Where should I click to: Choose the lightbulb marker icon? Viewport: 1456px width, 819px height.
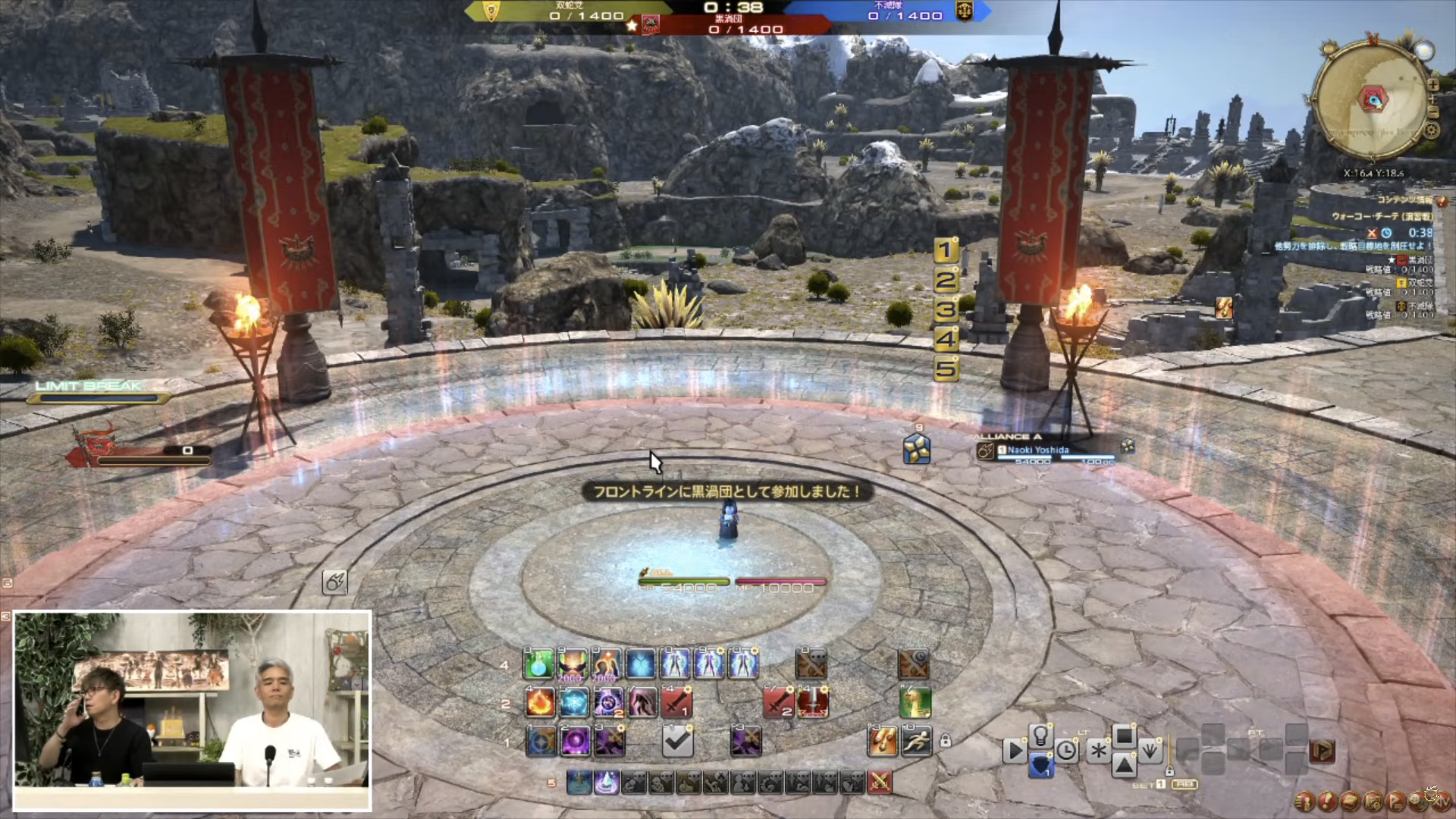(1040, 735)
